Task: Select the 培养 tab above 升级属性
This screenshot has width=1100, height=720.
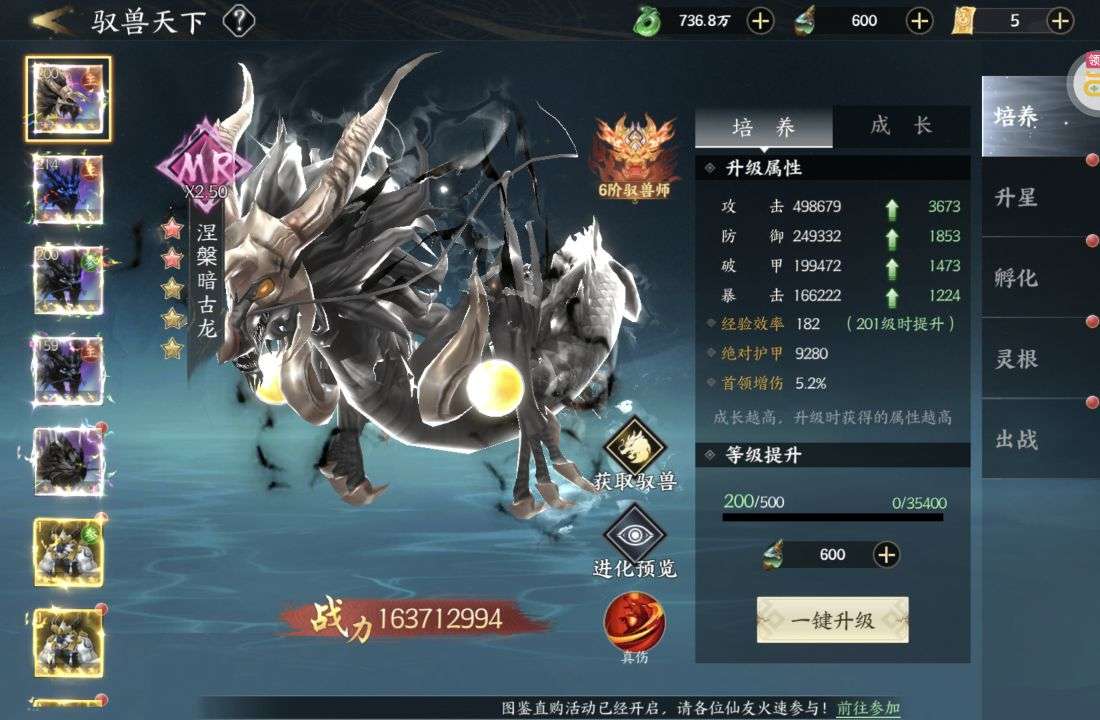Action: 764,127
